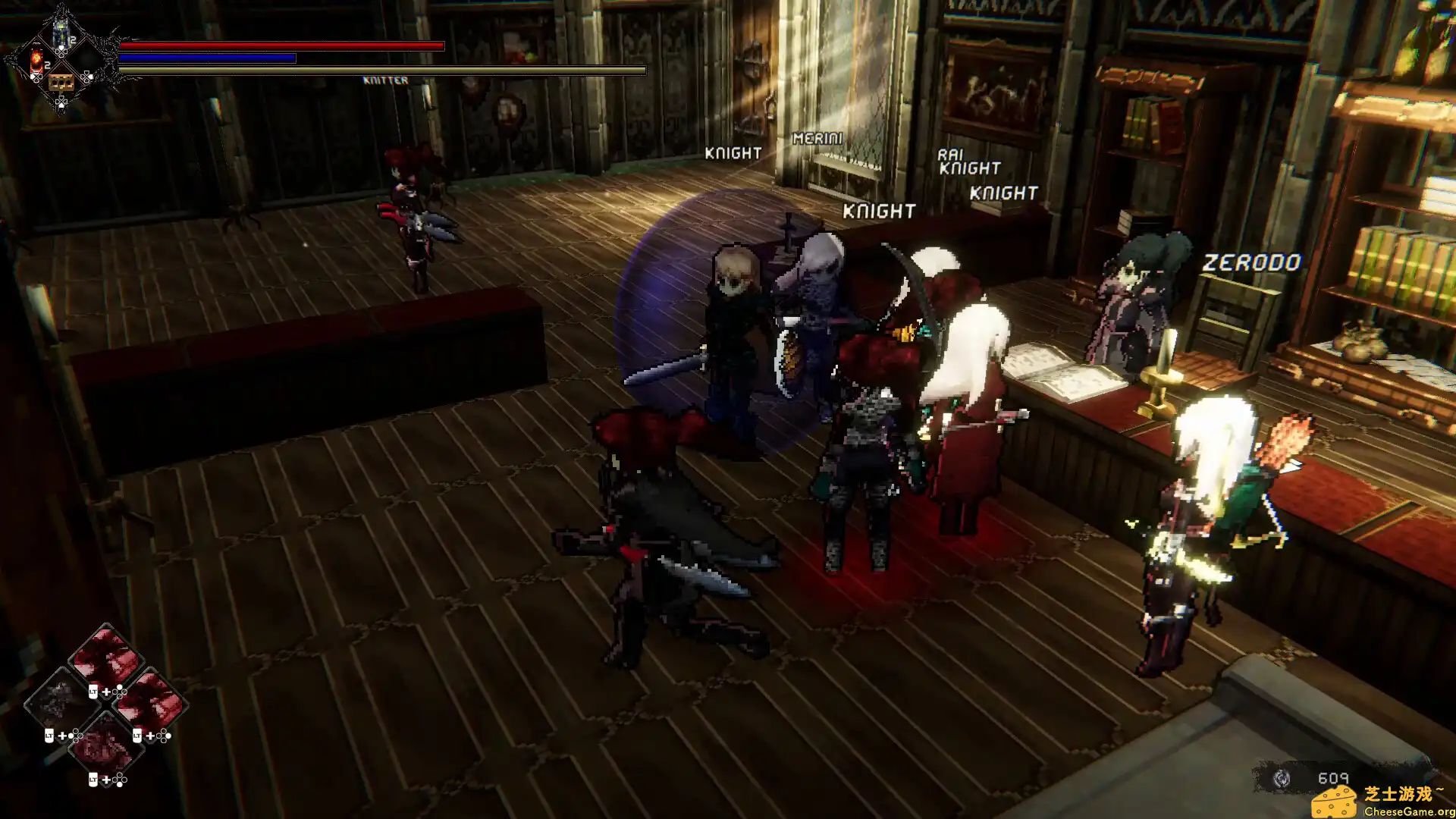Select the blue-green vial quick slot
Viewport: 1456px width, 819px height.
(61, 33)
